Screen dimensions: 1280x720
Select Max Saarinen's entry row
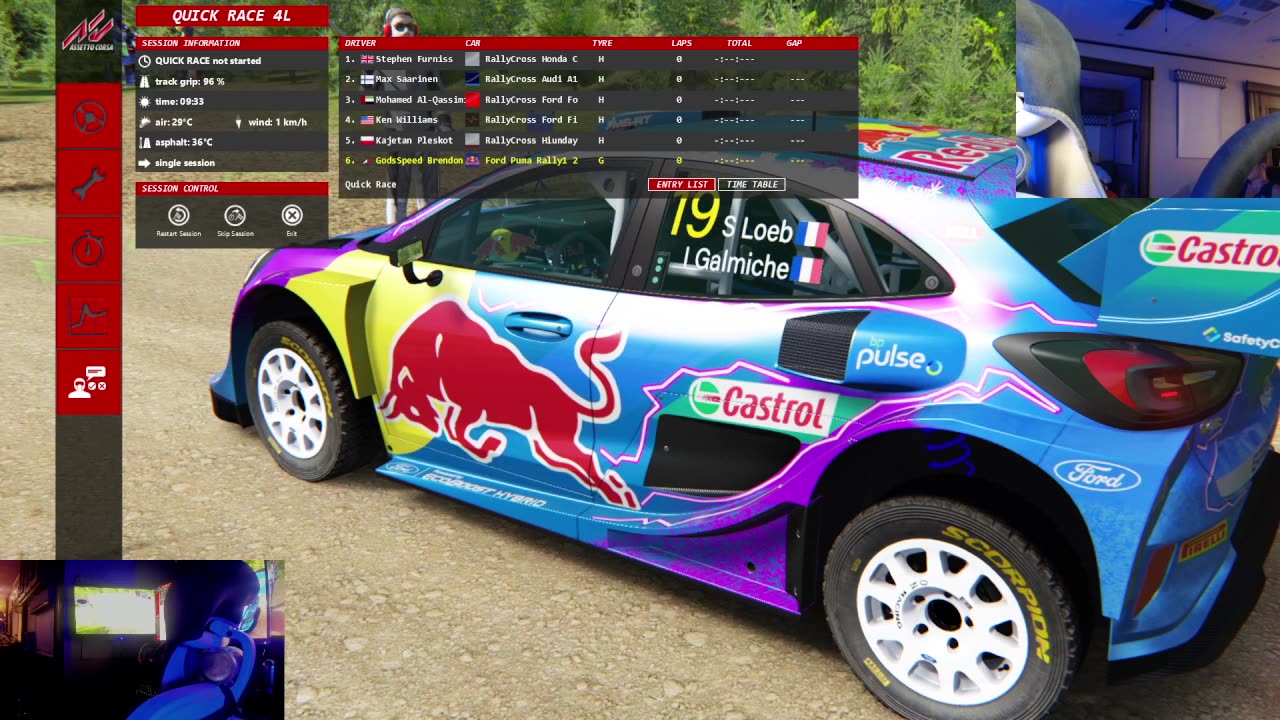coord(406,79)
